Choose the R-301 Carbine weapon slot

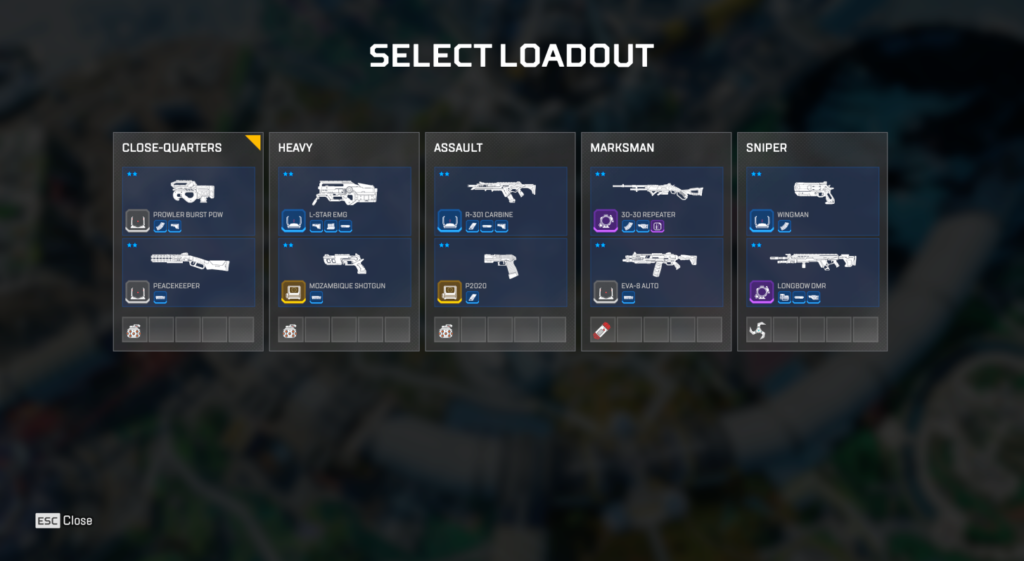(500, 202)
